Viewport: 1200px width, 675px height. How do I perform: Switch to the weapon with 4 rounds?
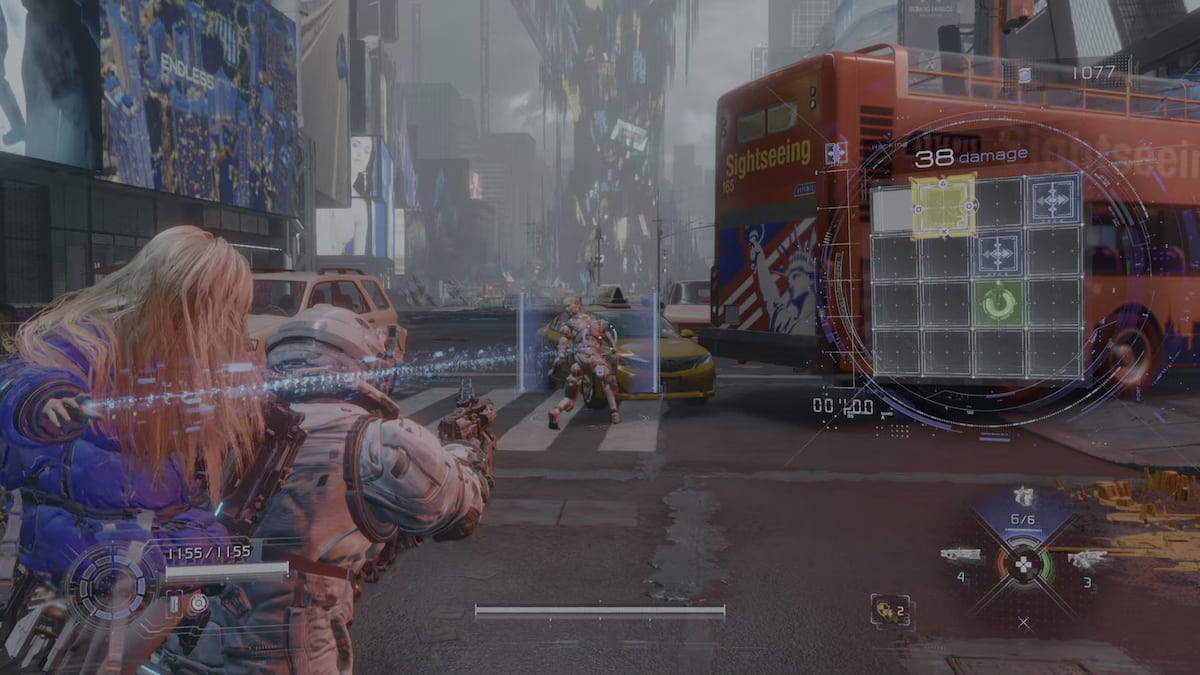pyautogui.click(x=961, y=557)
